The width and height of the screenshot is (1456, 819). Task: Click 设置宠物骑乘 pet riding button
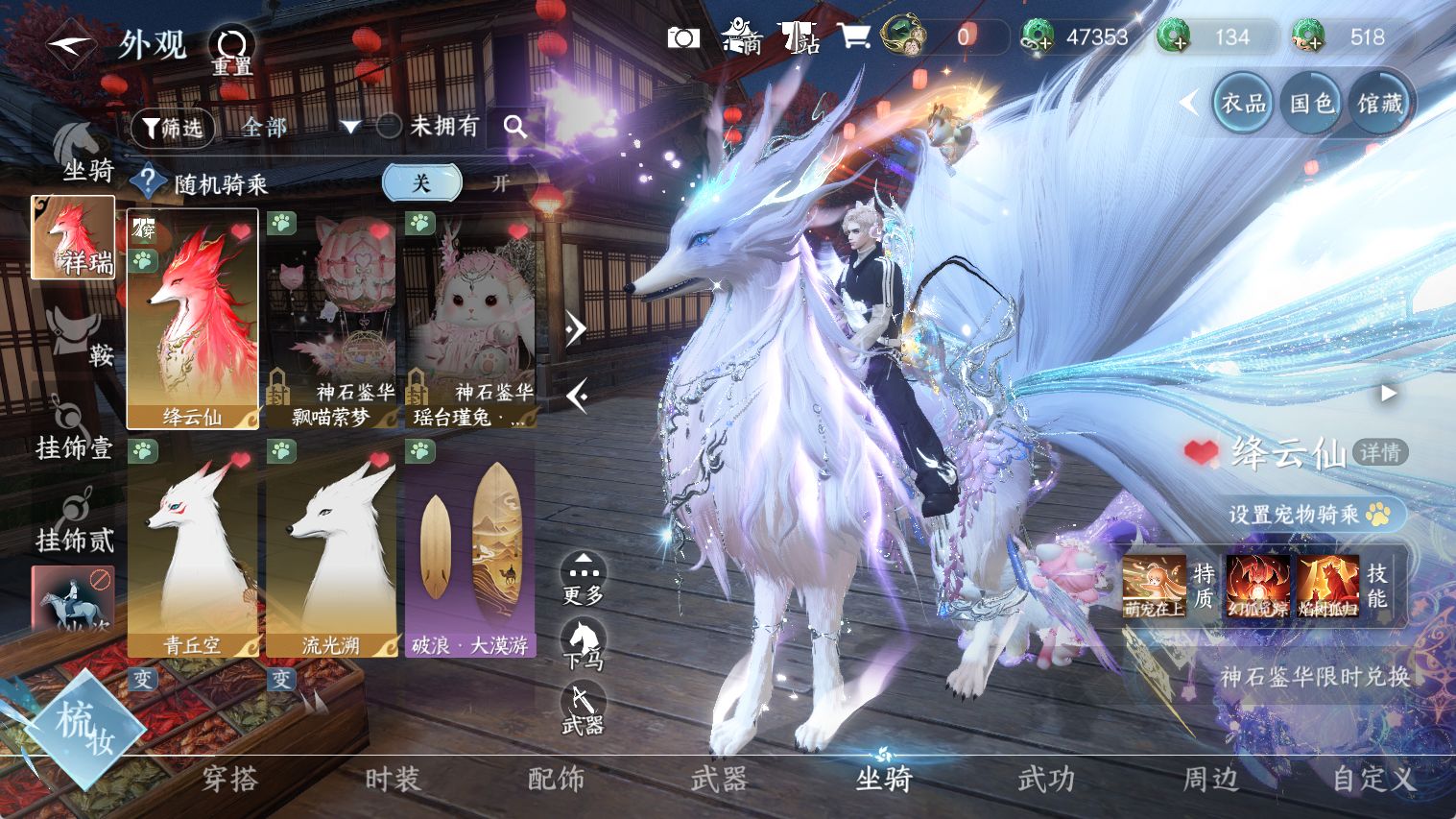[1309, 515]
